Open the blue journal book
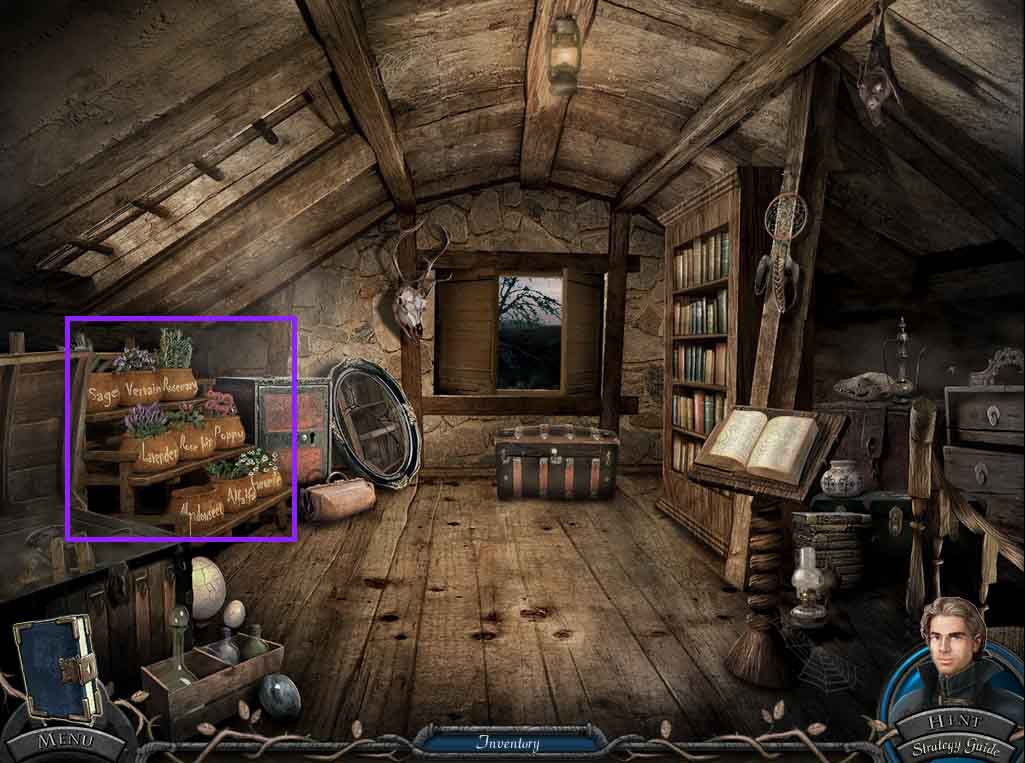The image size is (1025, 763). pos(56,665)
